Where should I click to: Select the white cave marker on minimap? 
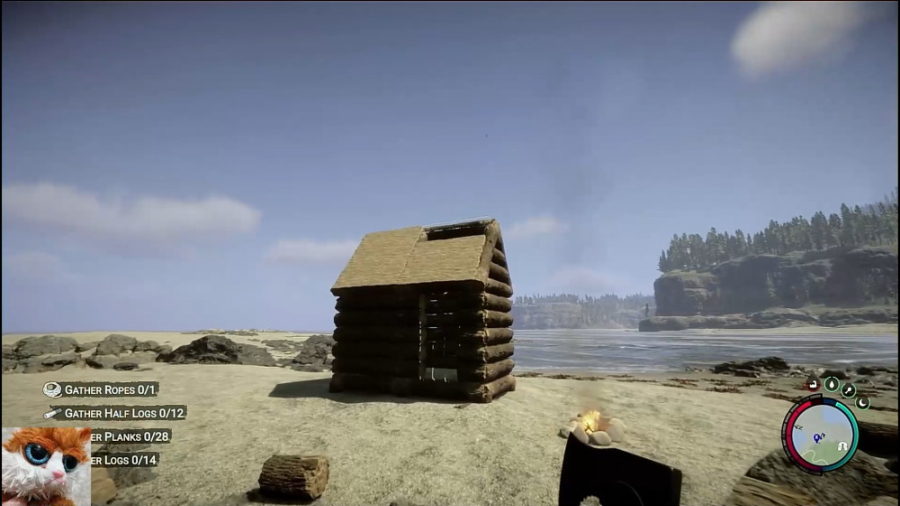842,446
